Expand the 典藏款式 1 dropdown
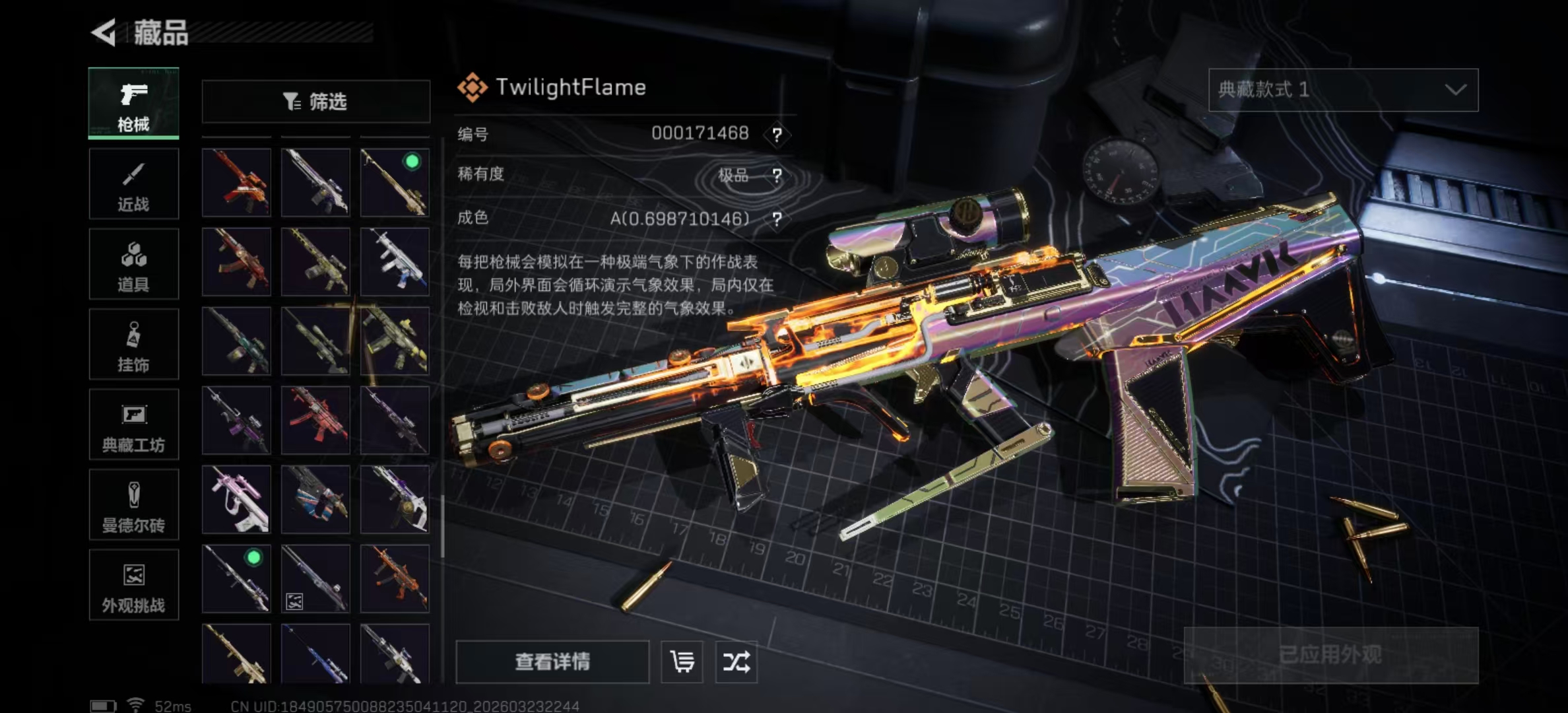1568x713 pixels. (1343, 90)
